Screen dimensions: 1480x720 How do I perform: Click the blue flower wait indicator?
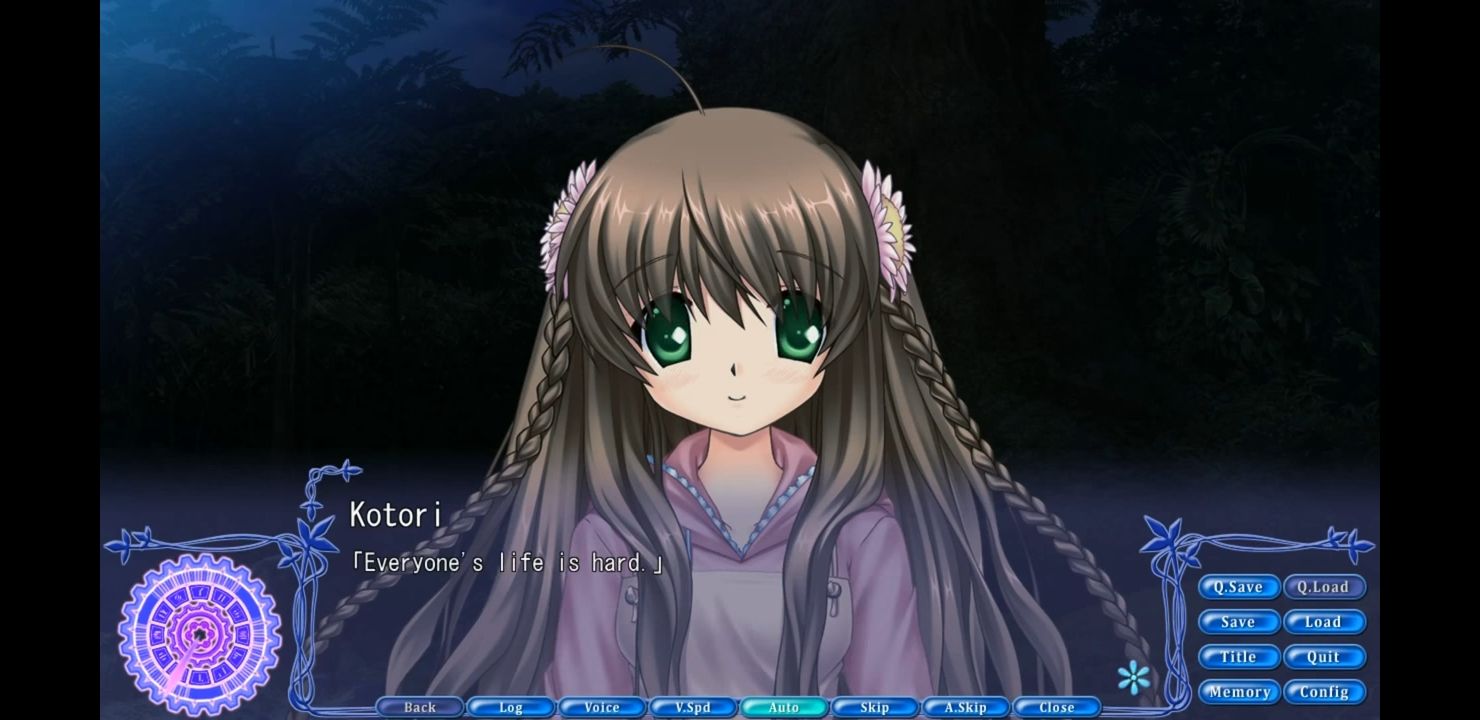[1132, 677]
